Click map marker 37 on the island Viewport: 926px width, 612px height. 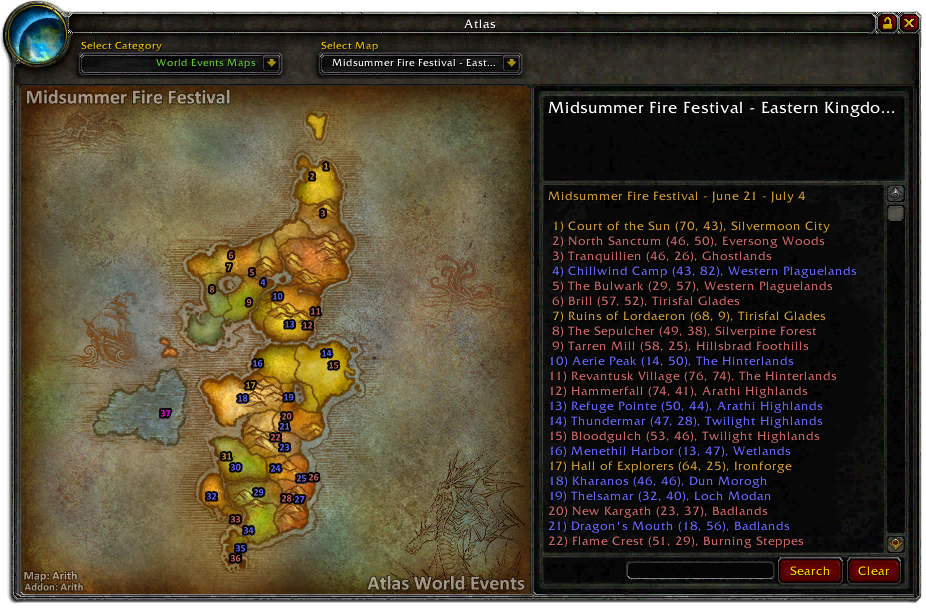[x=165, y=413]
